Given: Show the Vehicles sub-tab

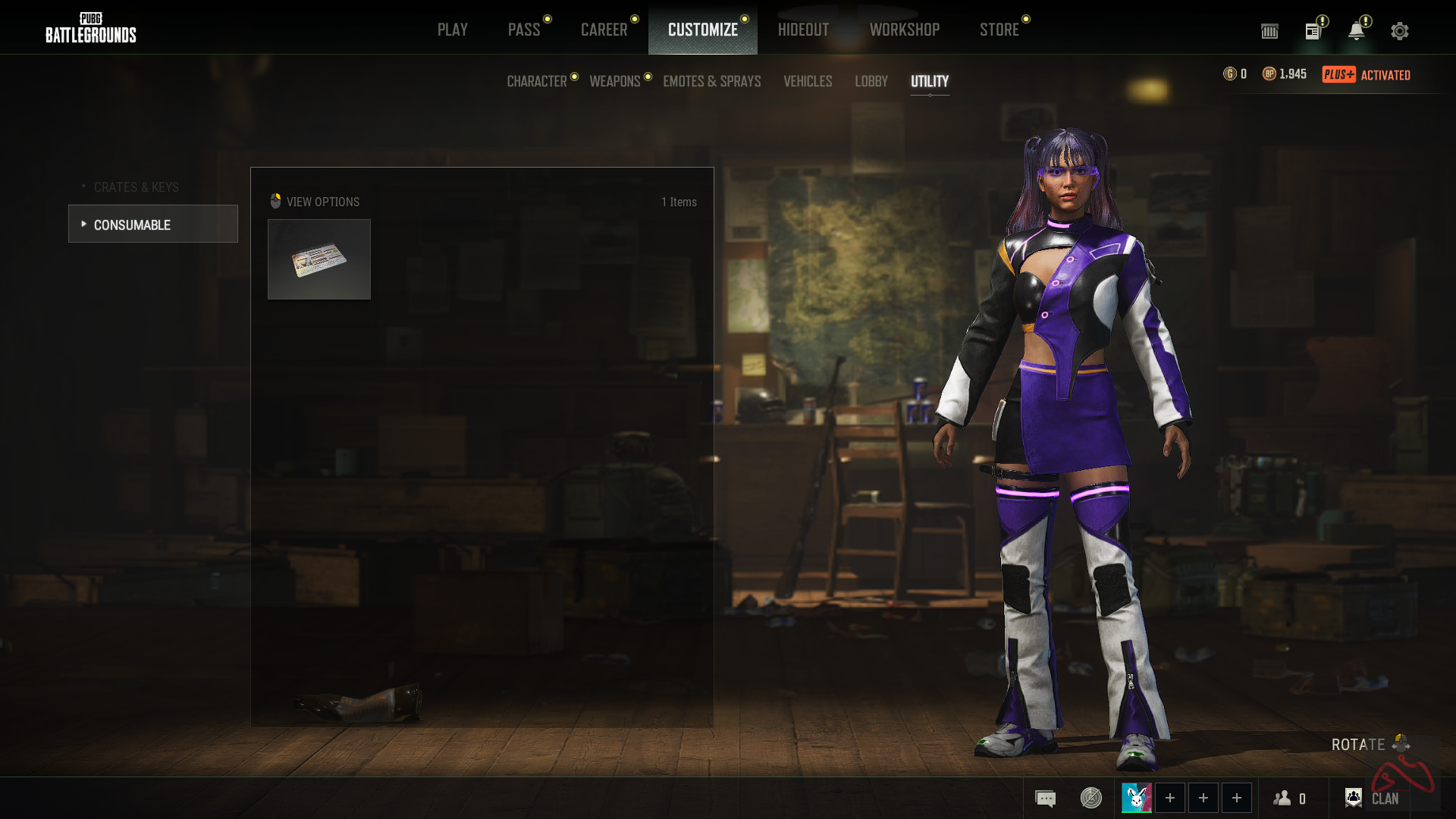Looking at the screenshot, I should pyautogui.click(x=808, y=81).
